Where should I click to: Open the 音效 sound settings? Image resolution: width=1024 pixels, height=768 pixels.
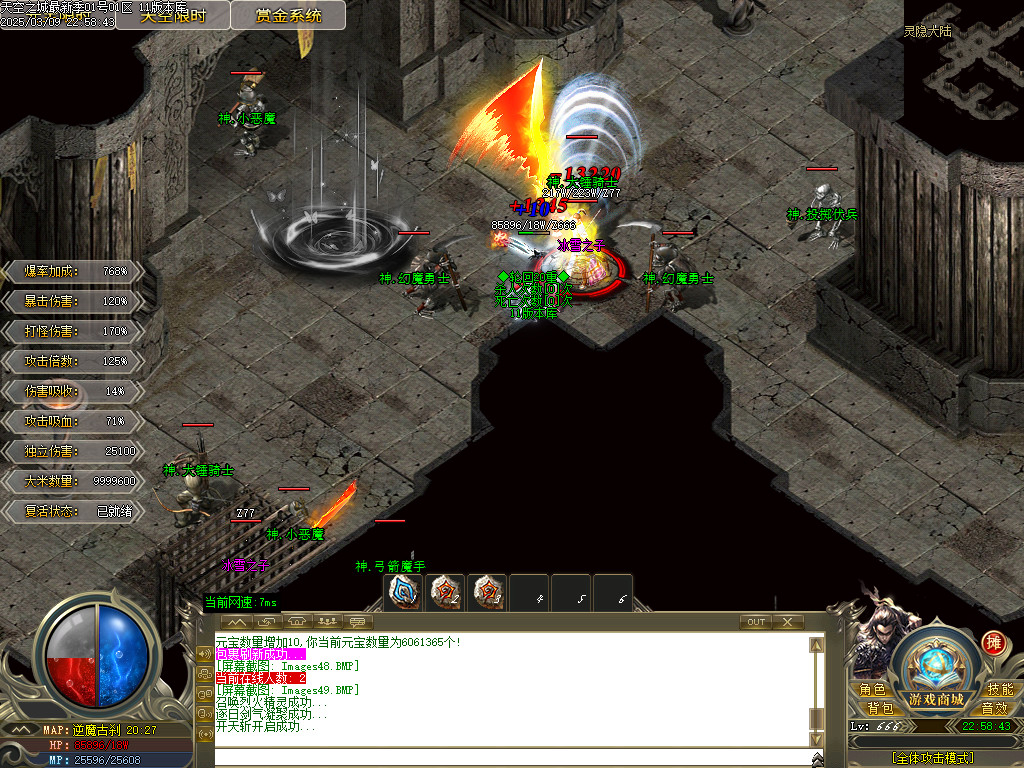994,708
